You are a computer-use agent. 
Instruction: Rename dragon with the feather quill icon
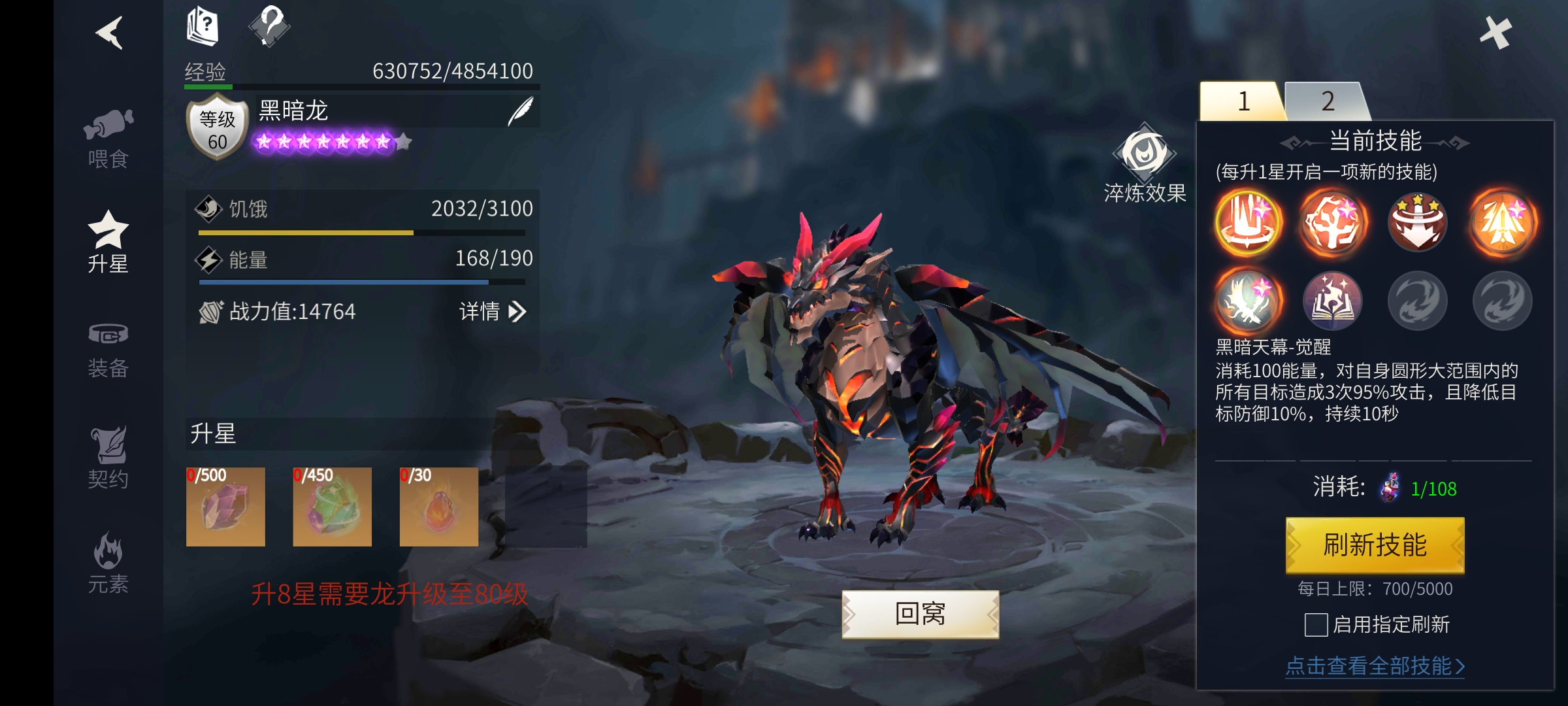tap(521, 111)
